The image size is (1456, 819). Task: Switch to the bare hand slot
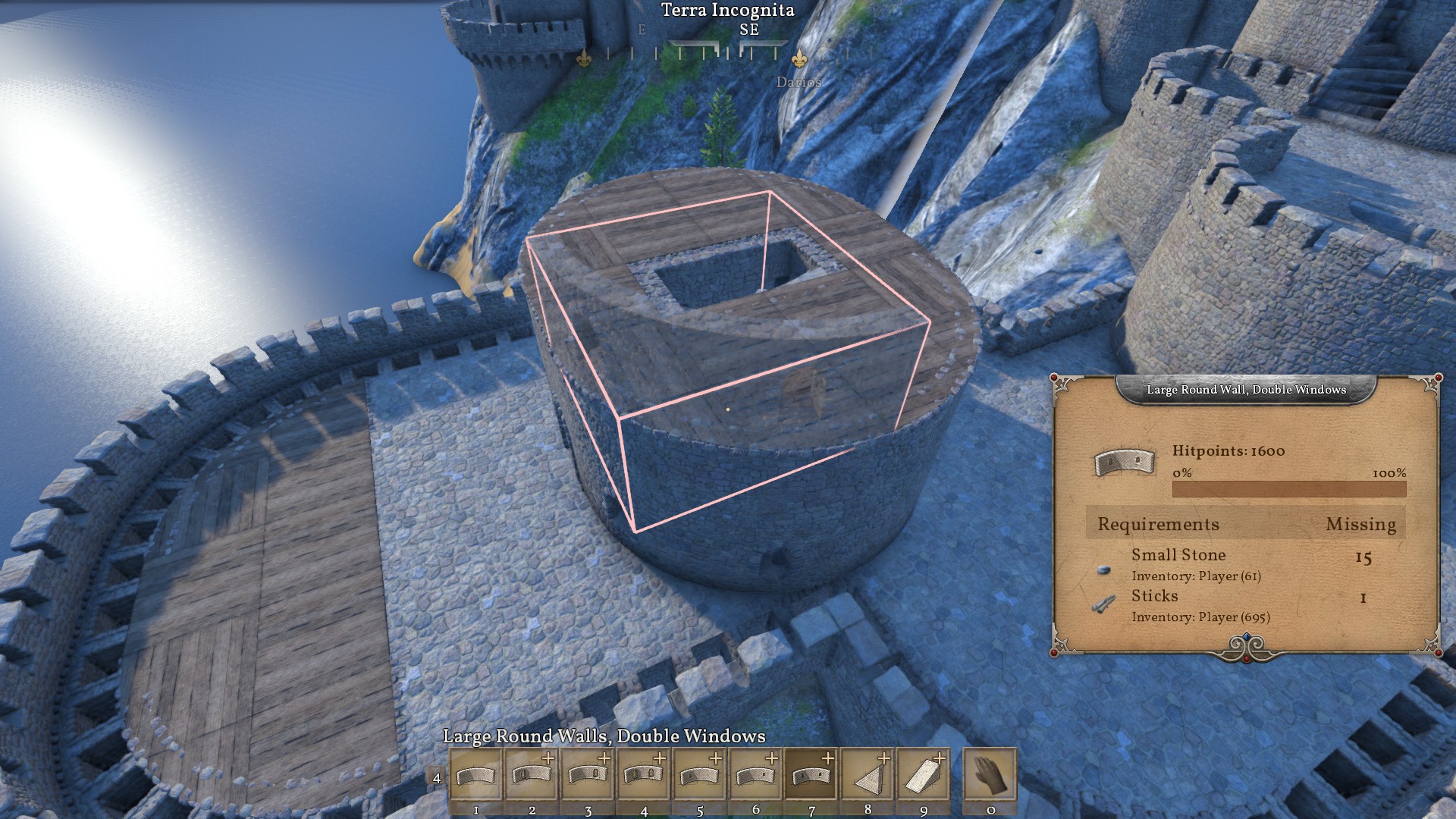point(990,774)
